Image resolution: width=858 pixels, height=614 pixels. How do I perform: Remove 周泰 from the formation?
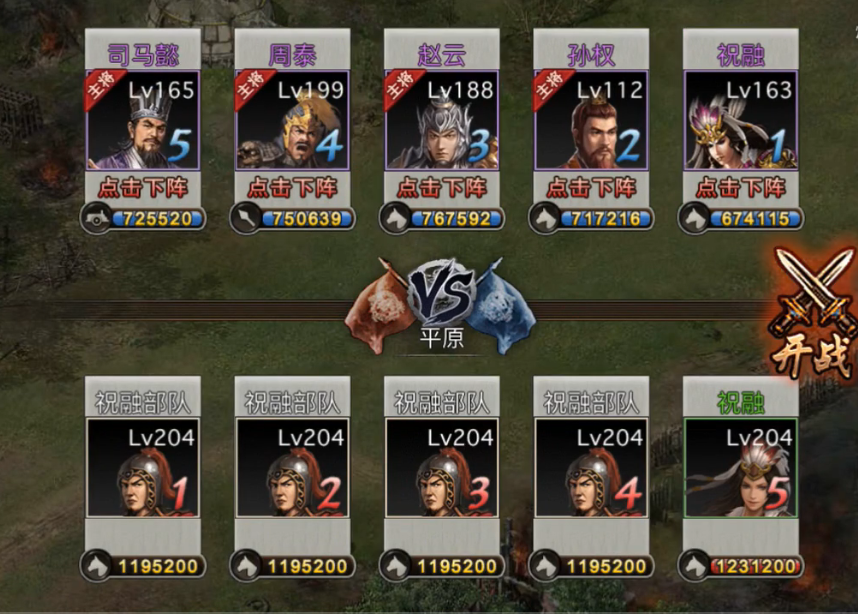[292, 187]
